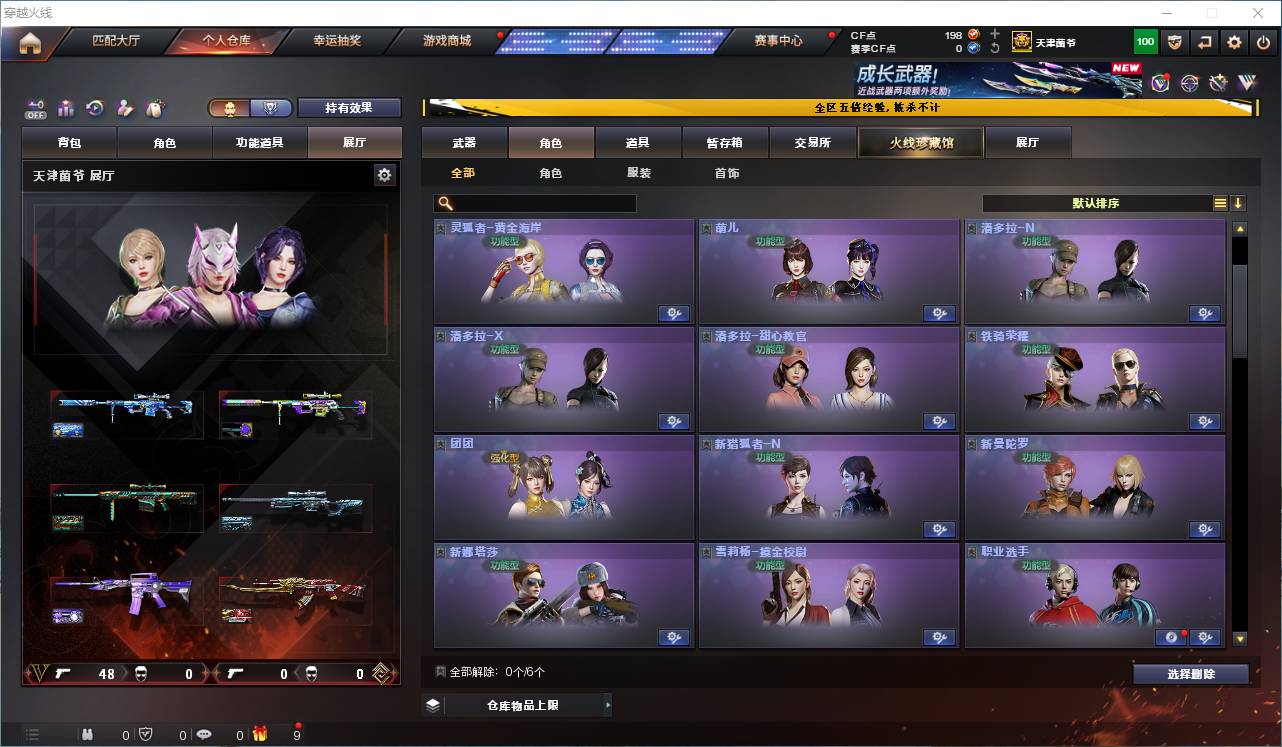The width and height of the screenshot is (1282, 747).
Task: Click the 持有效果 button
Action: click(x=349, y=106)
